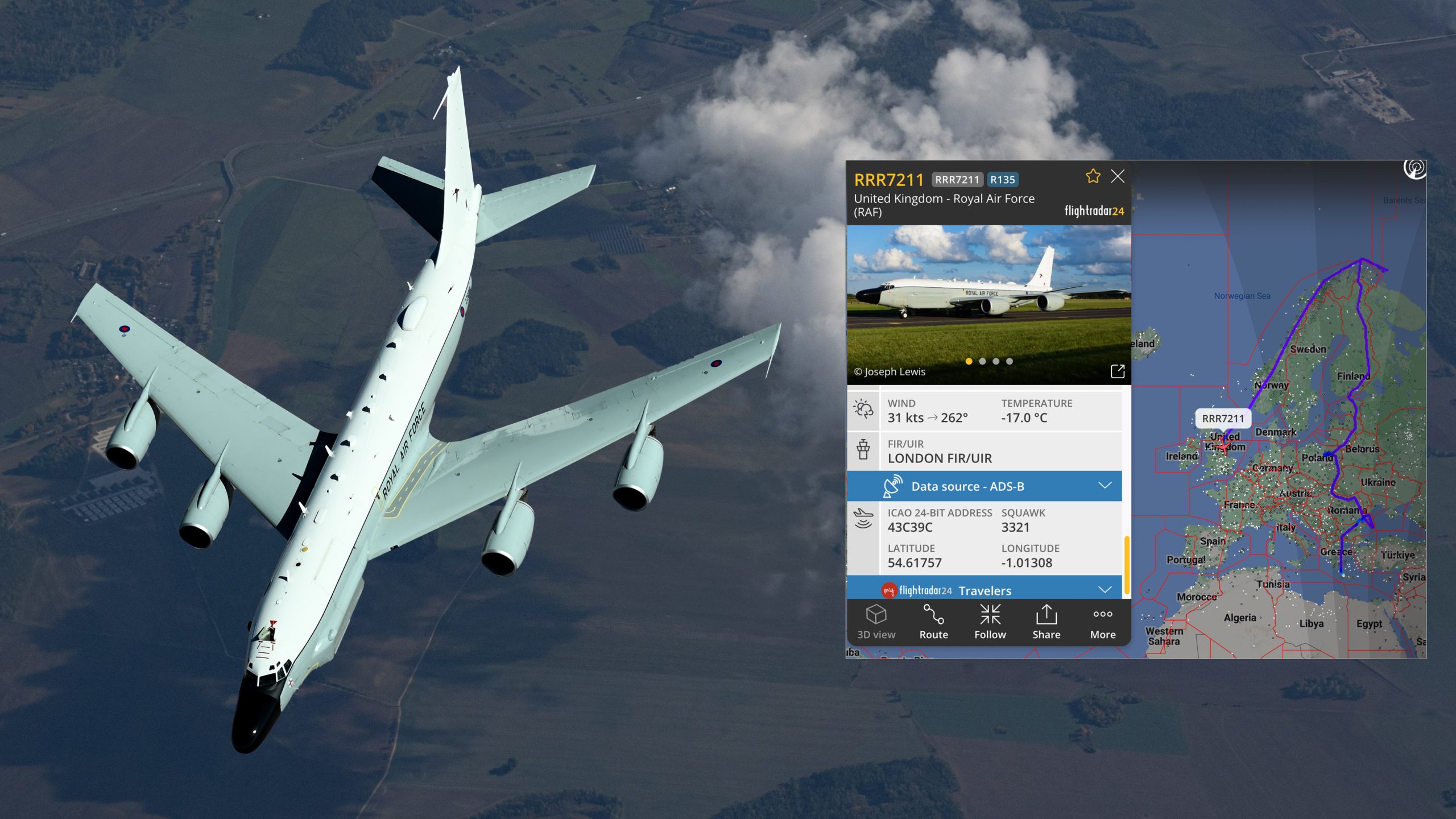Viewport: 1456px width, 819px height.
Task: Share this flight
Action: (1046, 622)
